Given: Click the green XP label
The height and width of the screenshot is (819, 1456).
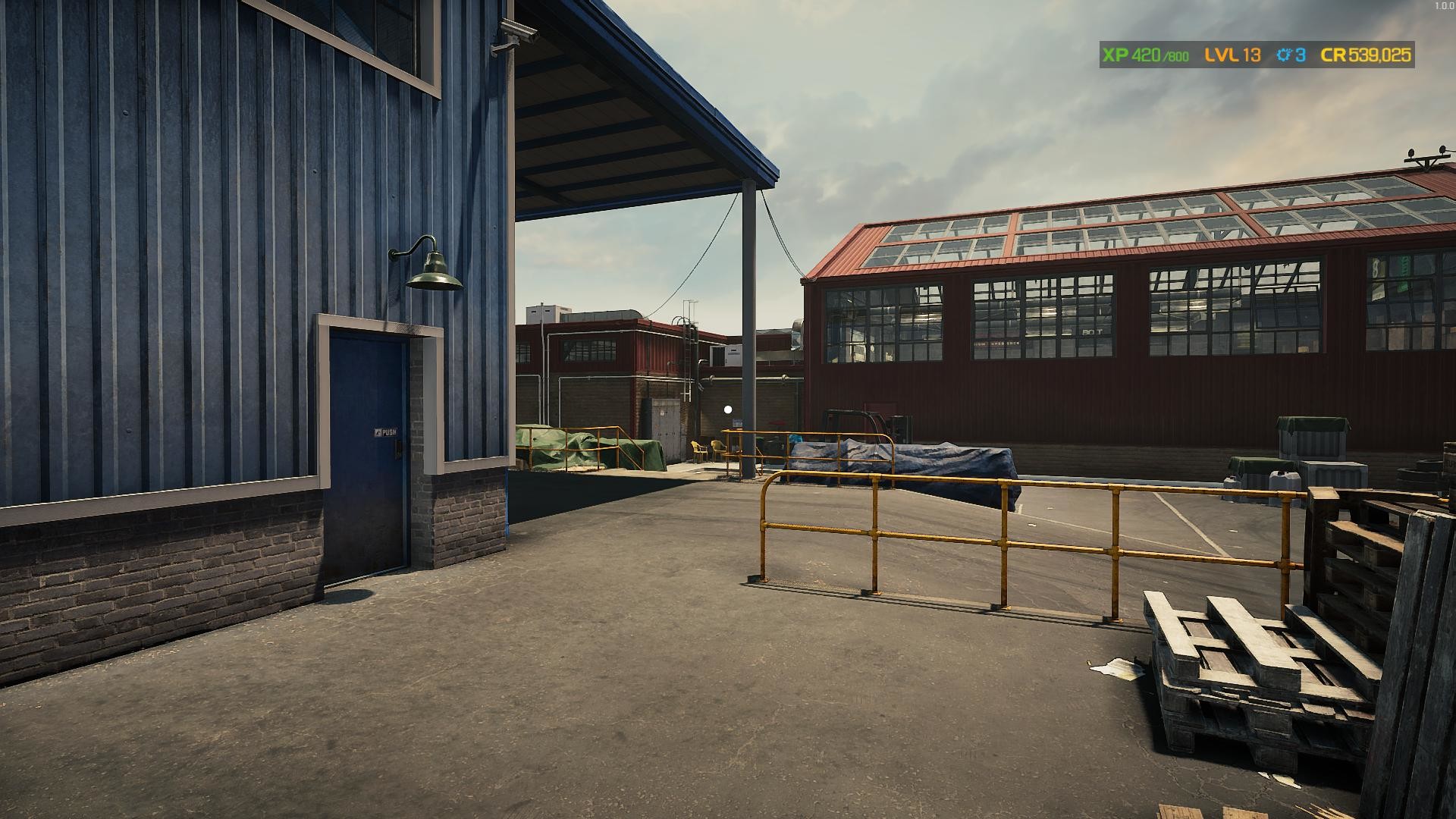Looking at the screenshot, I should click(x=1115, y=55).
